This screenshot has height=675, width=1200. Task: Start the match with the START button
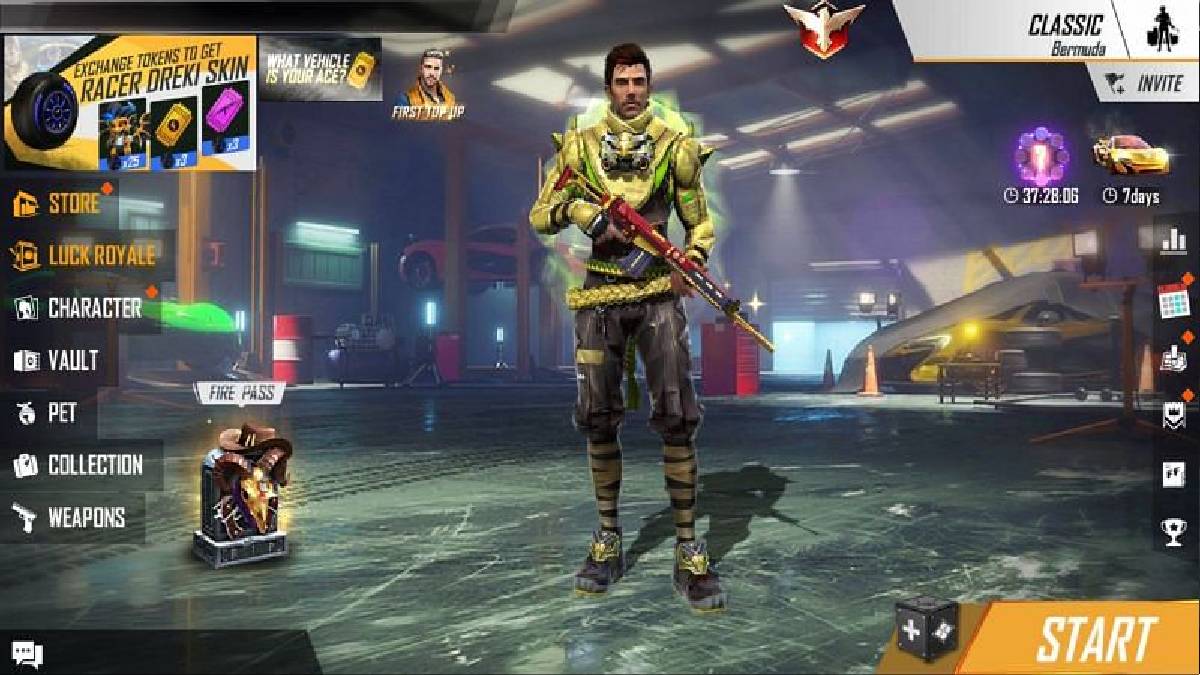click(x=1094, y=639)
